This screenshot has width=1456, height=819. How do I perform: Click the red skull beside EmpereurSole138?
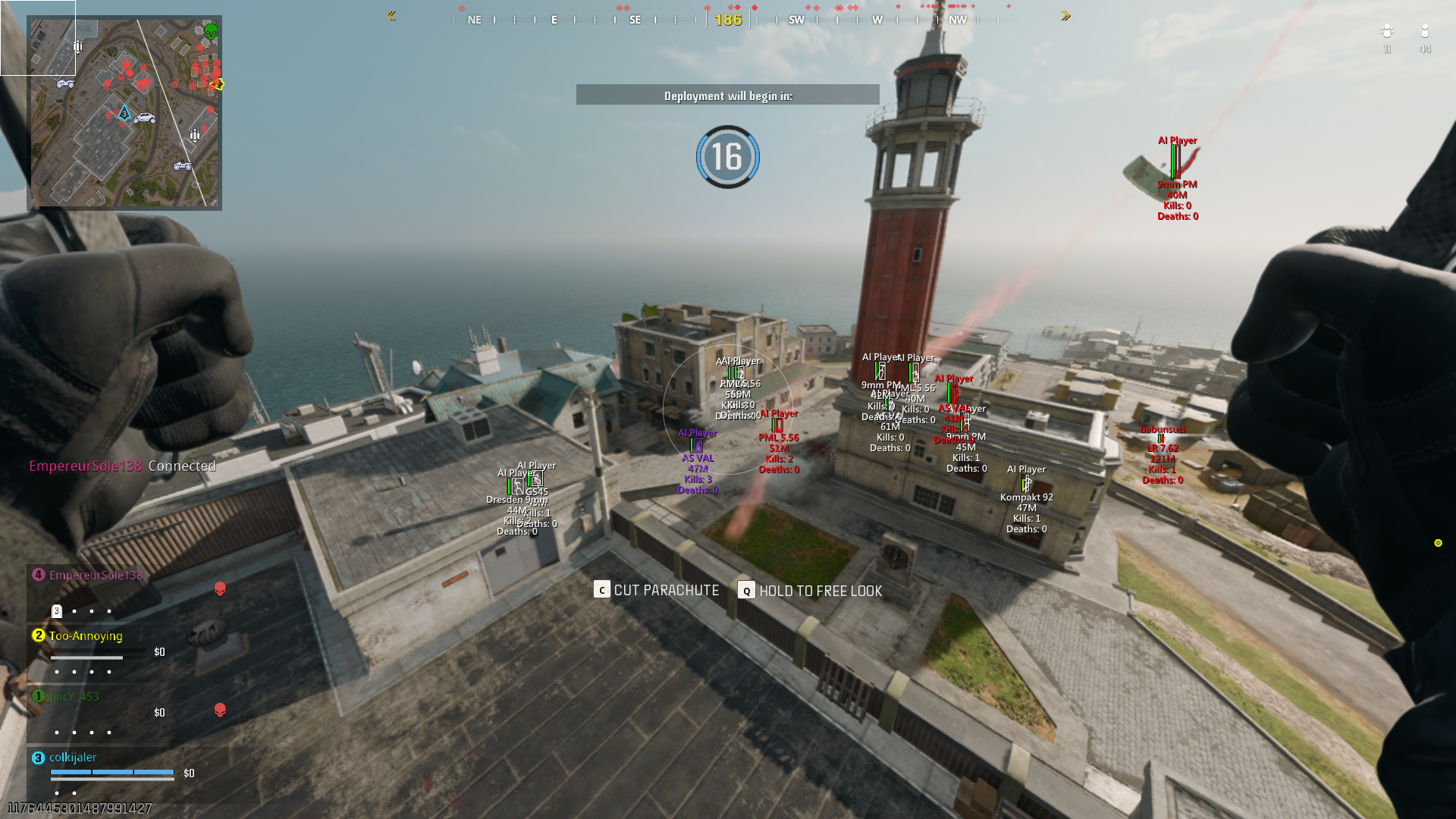point(220,589)
